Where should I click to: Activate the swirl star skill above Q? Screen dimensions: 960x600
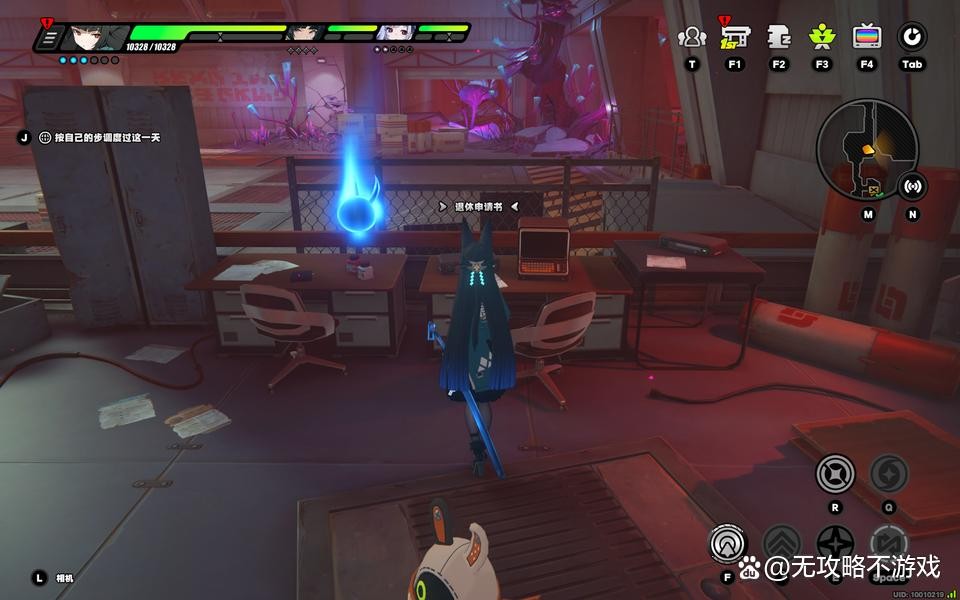click(x=888, y=473)
